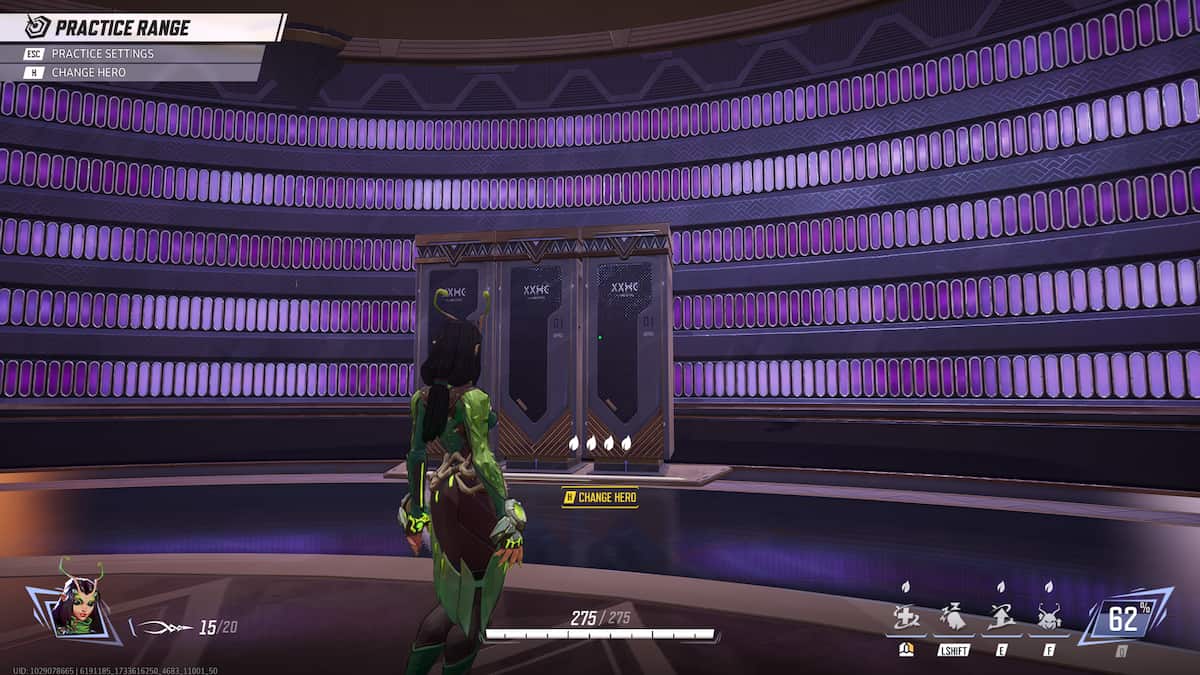The width and height of the screenshot is (1200, 675).
Task: Click the Mantis hero portrait
Action: pyautogui.click(x=76, y=603)
